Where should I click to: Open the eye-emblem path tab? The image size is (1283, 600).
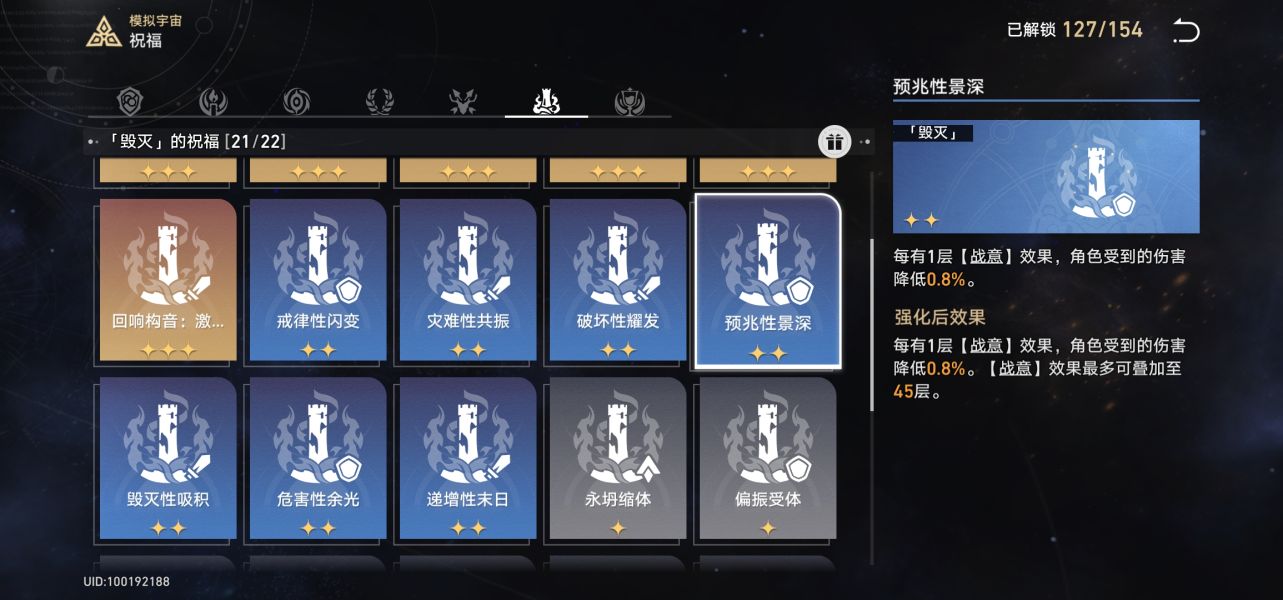click(296, 101)
